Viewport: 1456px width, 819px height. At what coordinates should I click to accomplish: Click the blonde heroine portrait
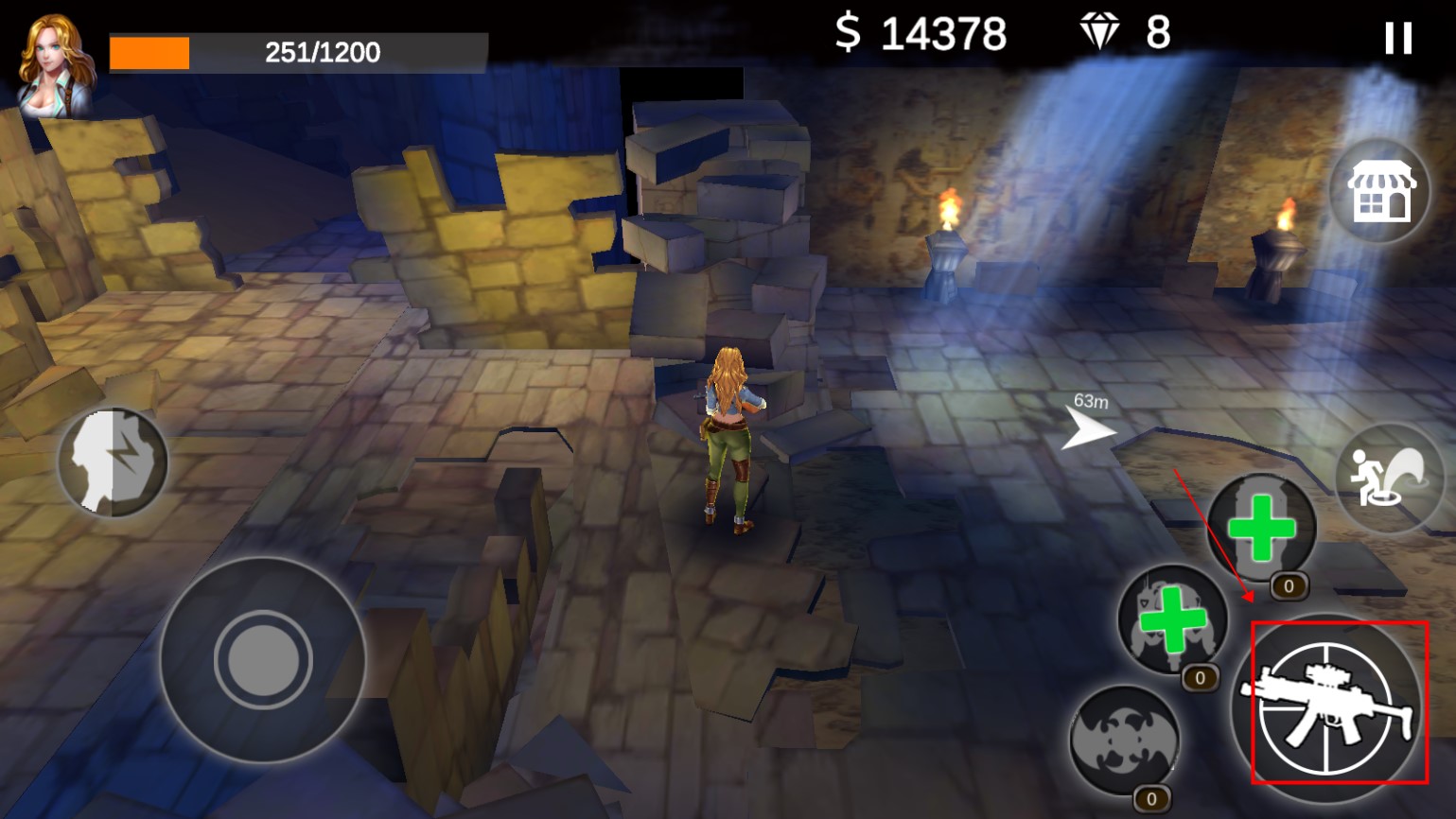(x=56, y=66)
